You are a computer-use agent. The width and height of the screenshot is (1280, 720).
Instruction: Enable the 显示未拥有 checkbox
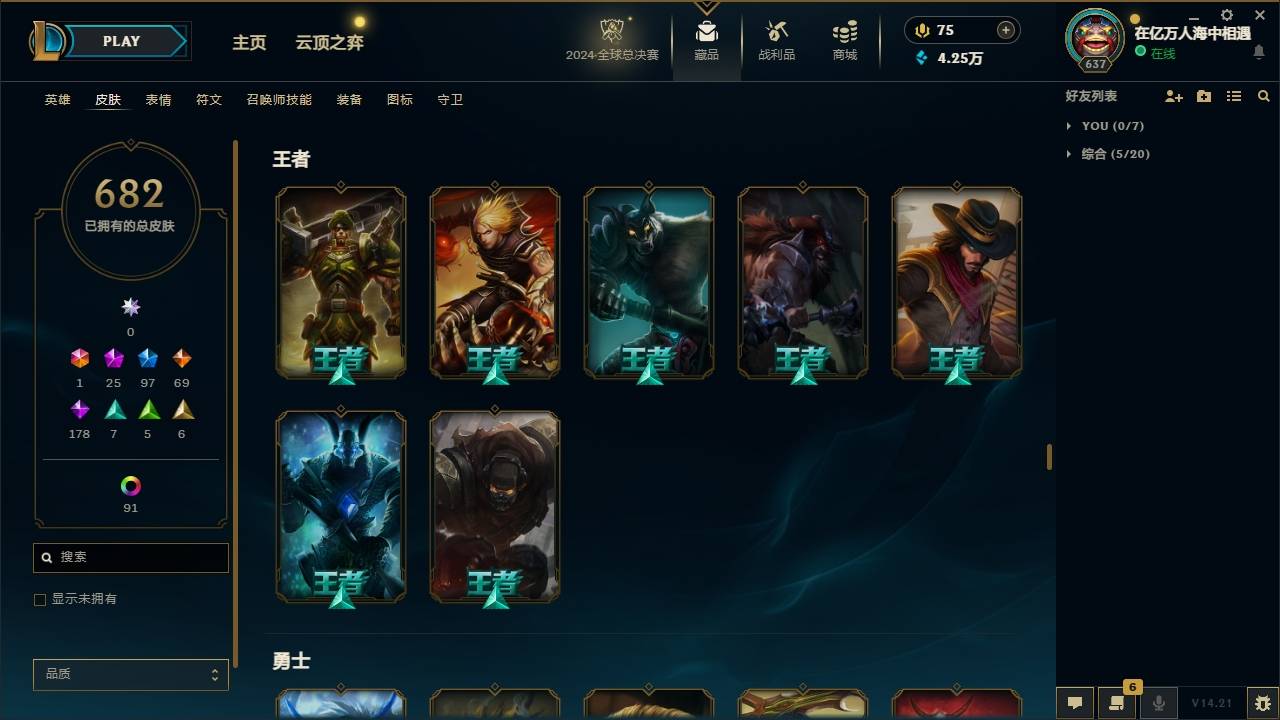40,599
